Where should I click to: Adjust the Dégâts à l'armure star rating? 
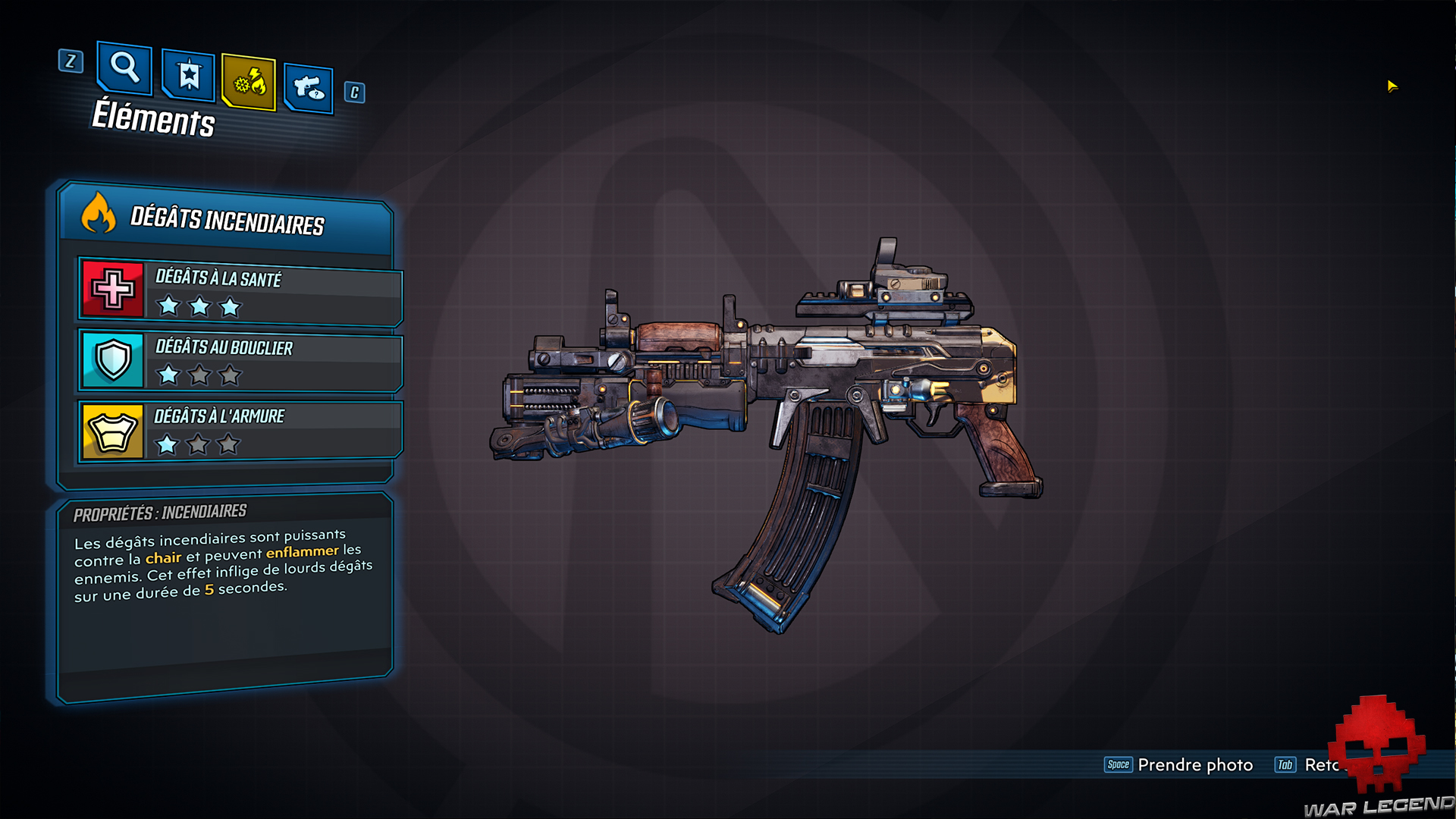pos(199,446)
